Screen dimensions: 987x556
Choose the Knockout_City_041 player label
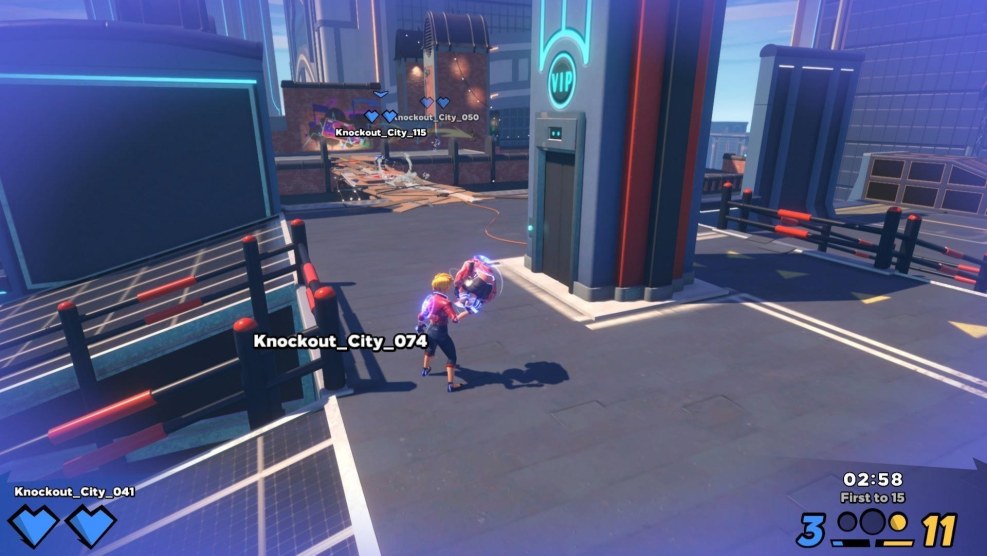point(74,492)
